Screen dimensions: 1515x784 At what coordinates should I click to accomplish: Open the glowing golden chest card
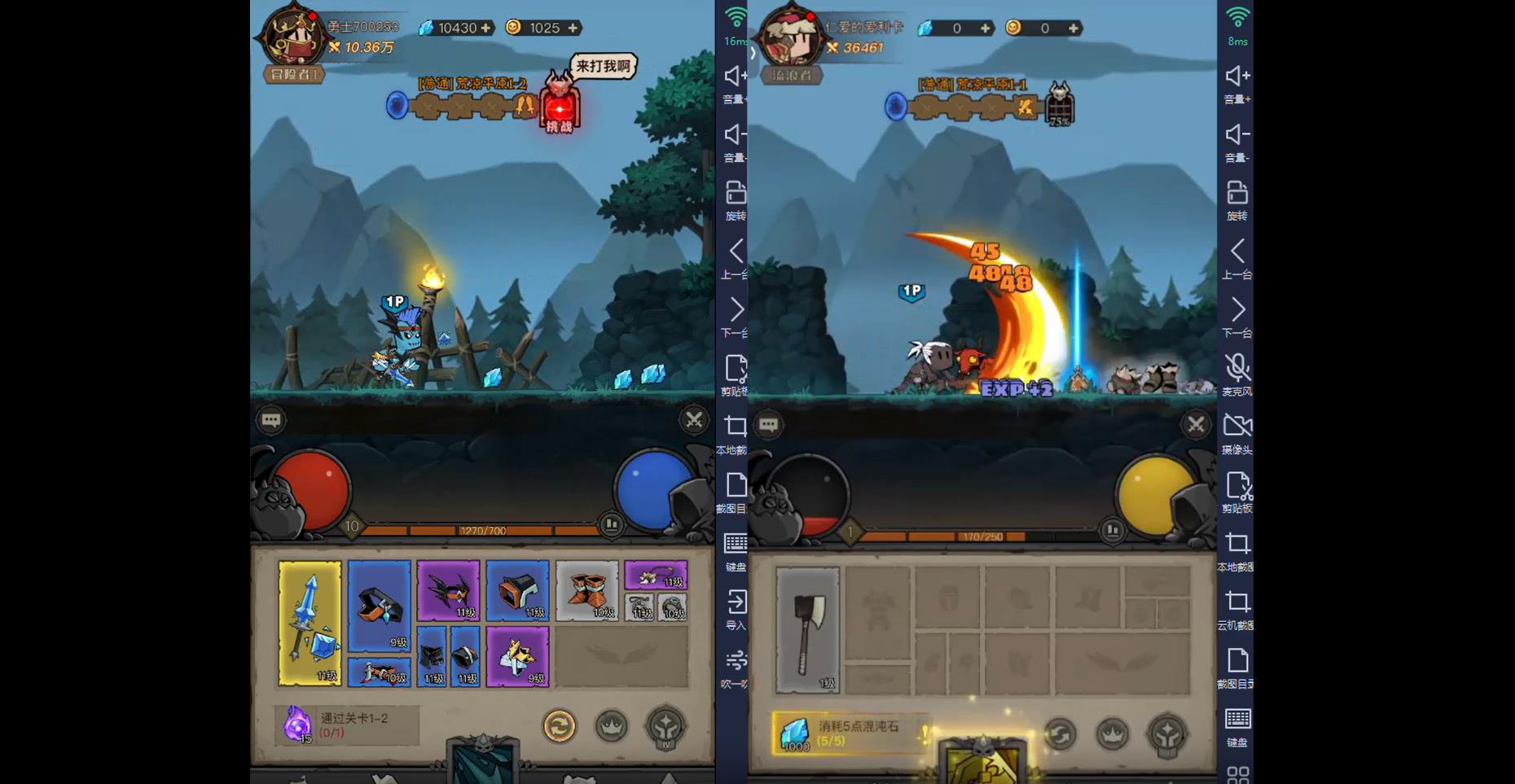[x=983, y=762]
